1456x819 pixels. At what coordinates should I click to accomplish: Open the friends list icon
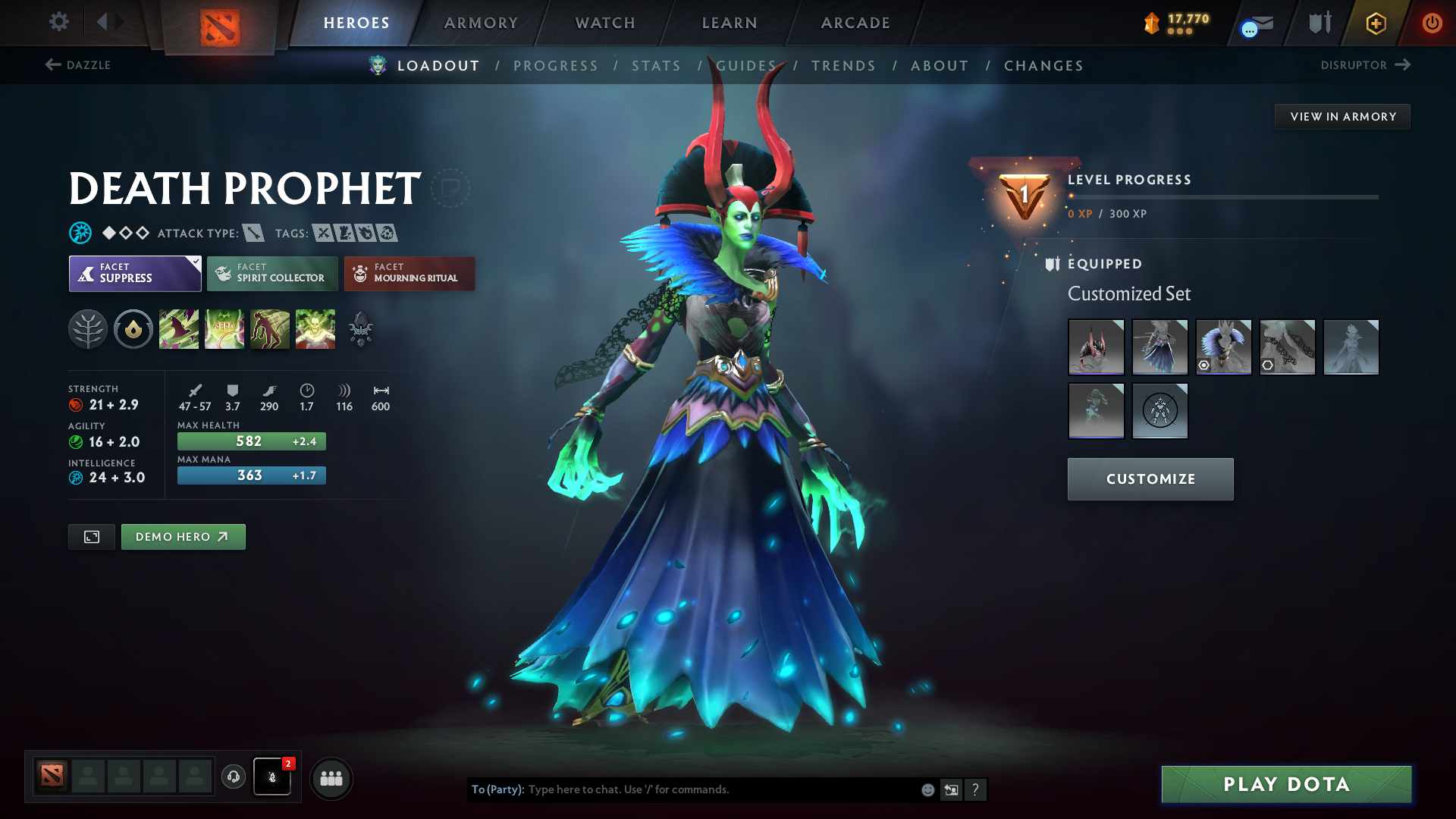331,777
